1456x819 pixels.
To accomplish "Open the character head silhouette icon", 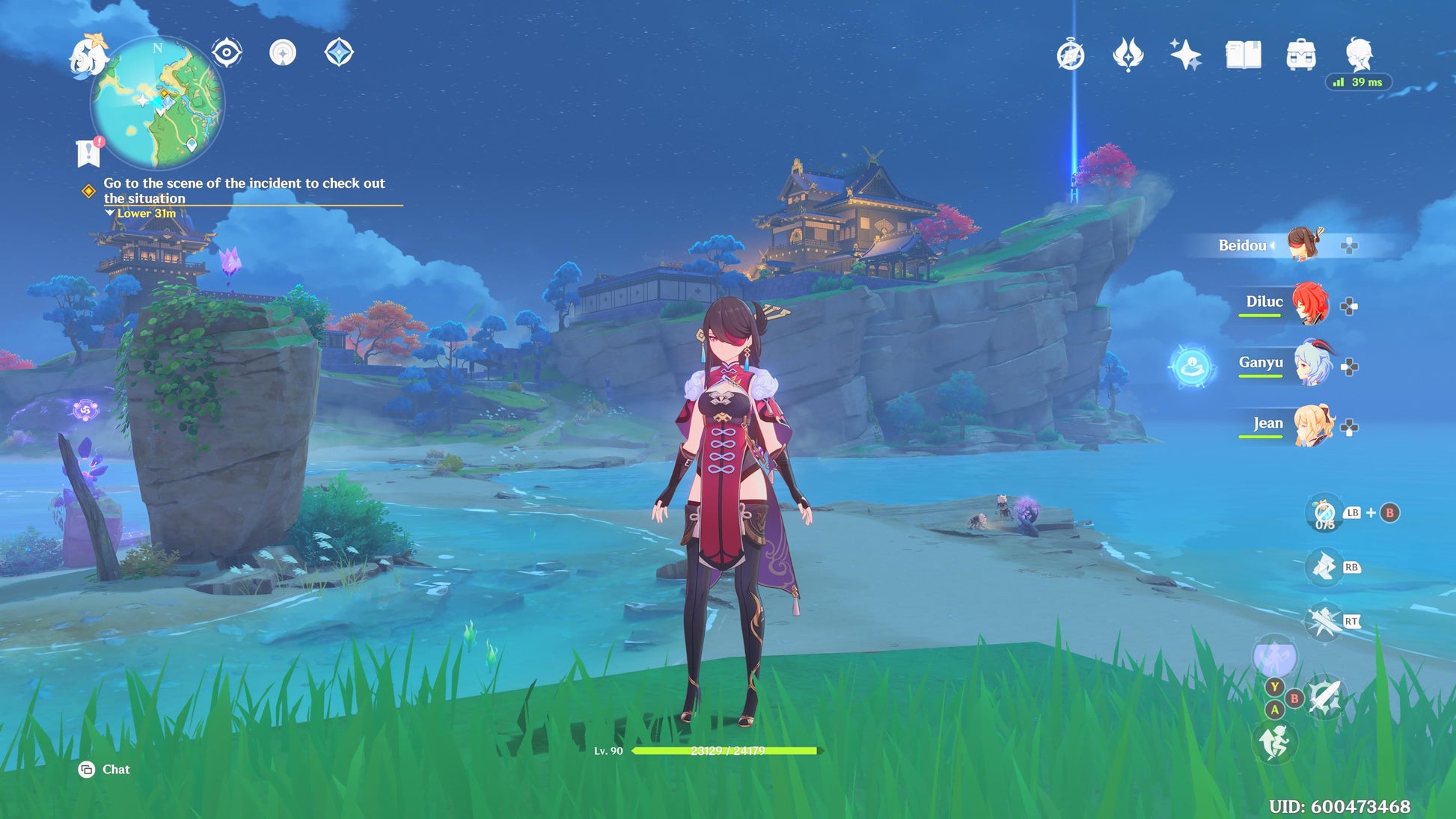I will 1358,54.
